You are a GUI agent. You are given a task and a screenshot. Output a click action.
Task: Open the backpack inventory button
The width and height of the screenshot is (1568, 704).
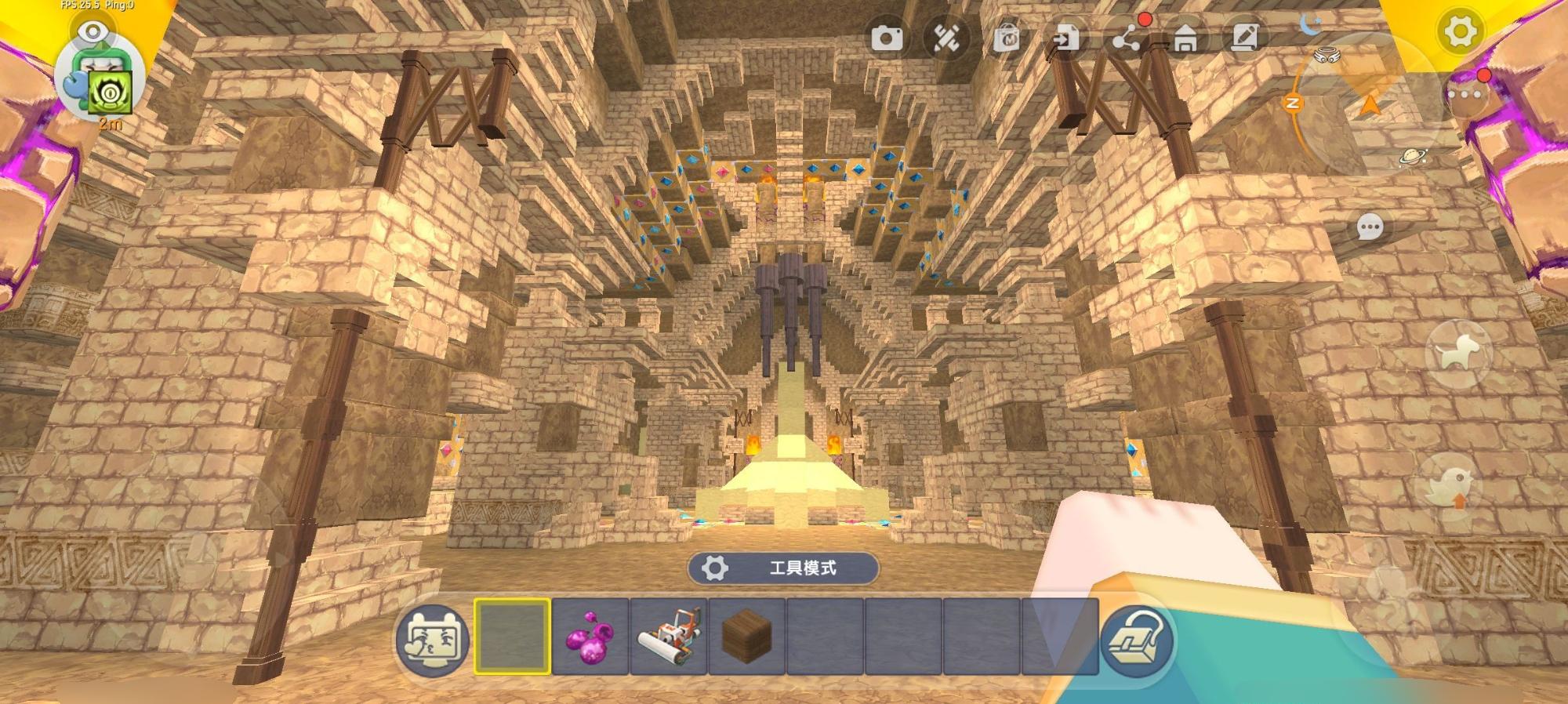[x=1138, y=640]
